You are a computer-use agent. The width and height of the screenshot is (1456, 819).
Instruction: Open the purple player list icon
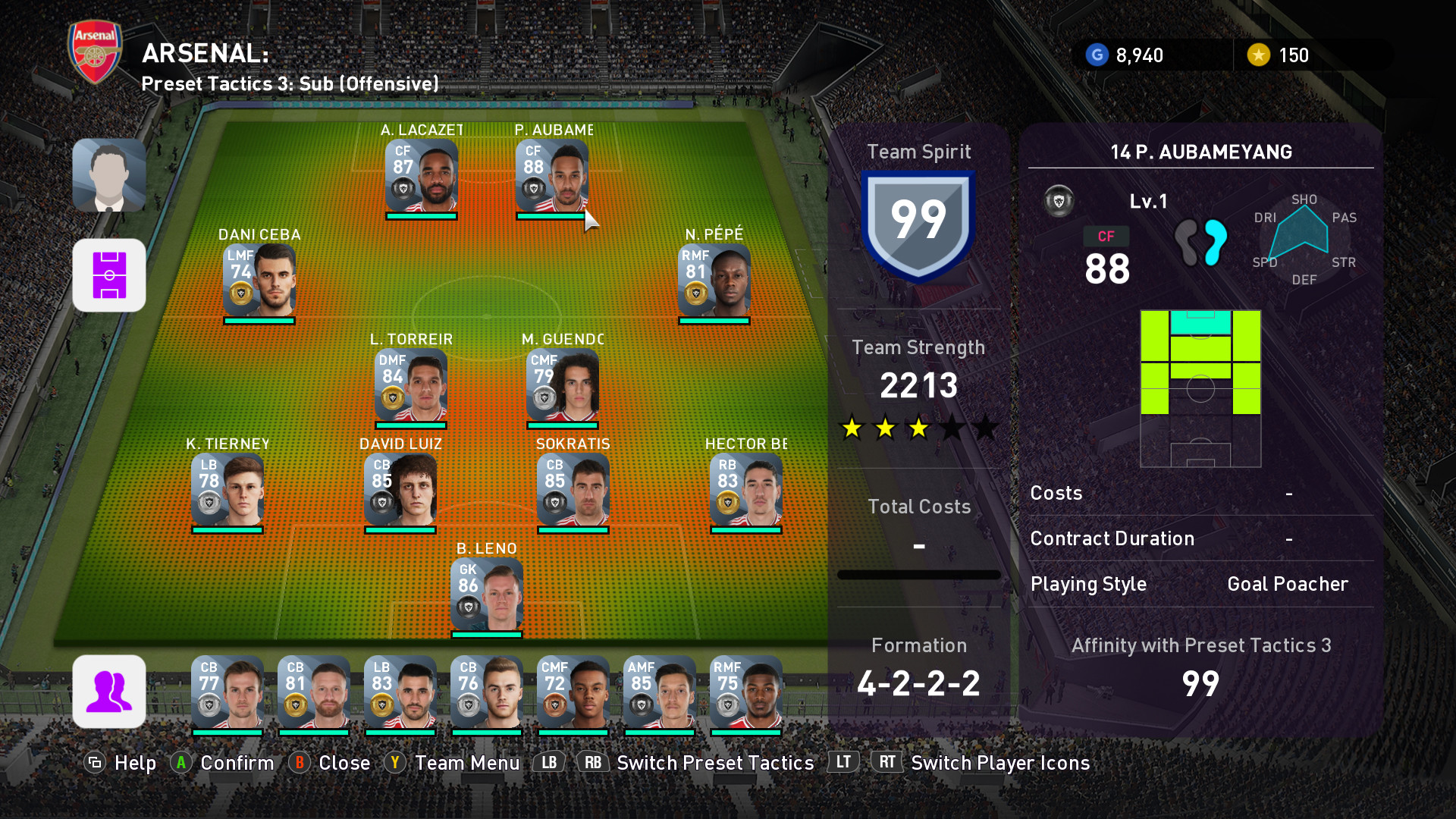click(x=109, y=692)
